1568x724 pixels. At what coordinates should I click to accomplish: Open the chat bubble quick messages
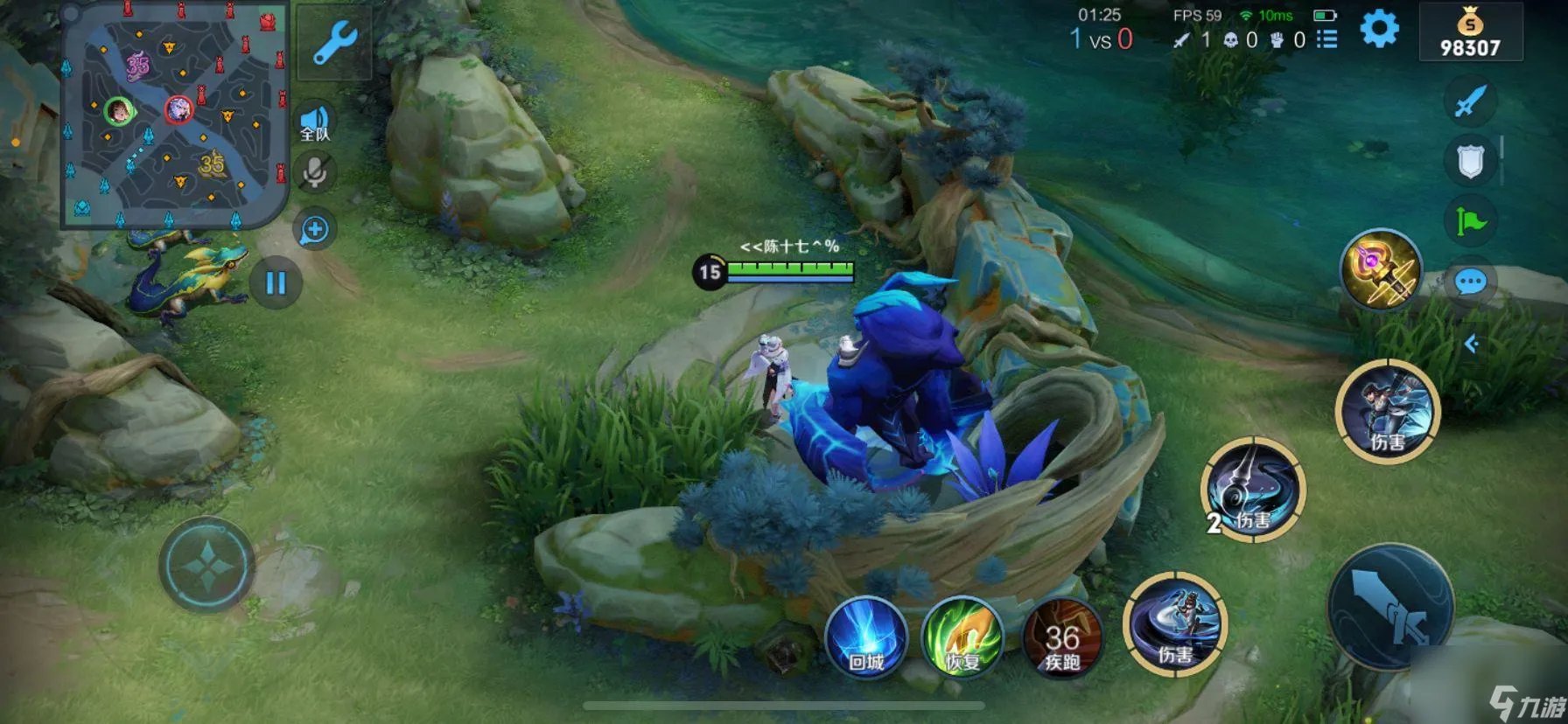point(1470,282)
